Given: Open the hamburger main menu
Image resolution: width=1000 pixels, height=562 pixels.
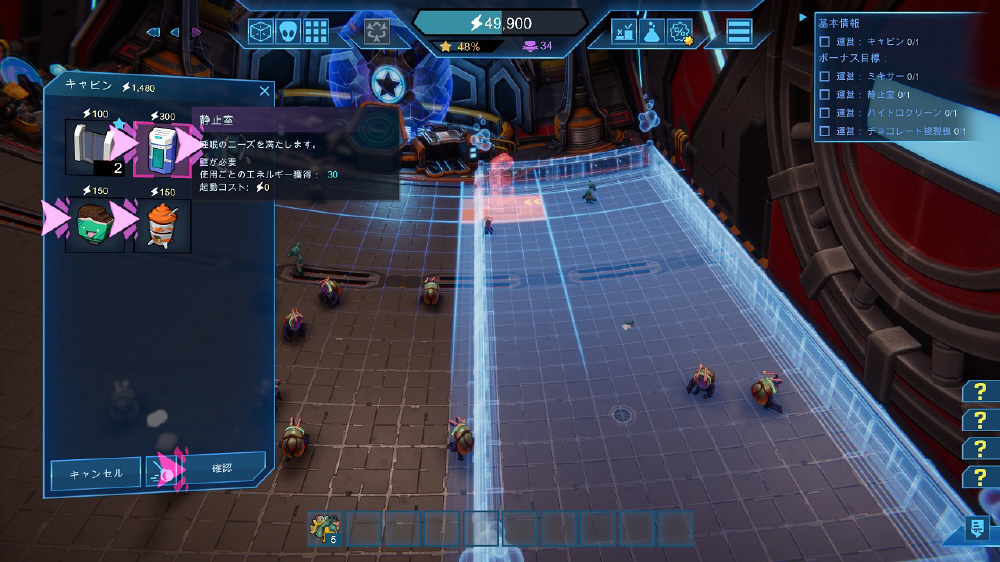Looking at the screenshot, I should 739,32.
